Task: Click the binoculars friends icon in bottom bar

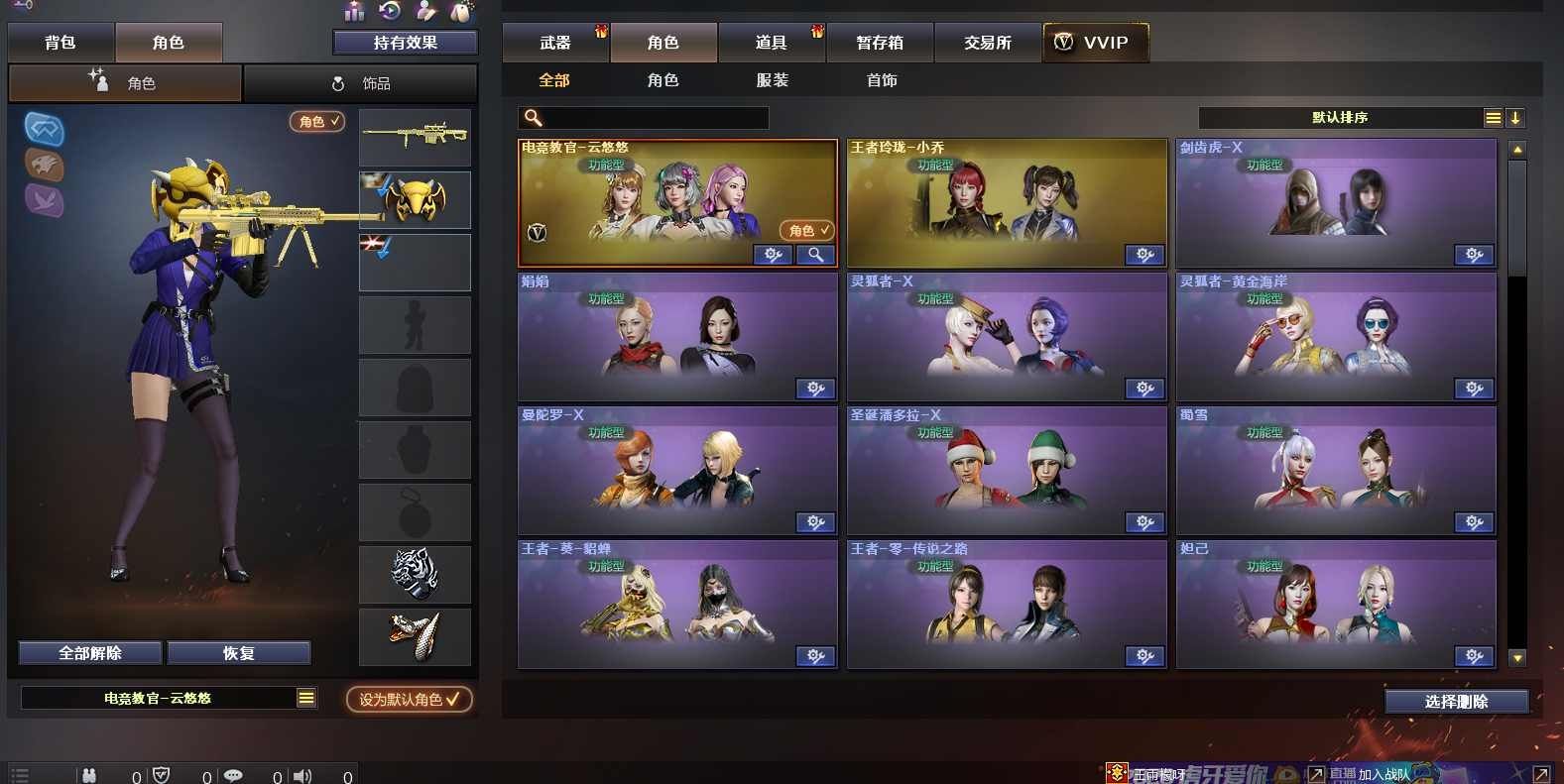Action: click(x=91, y=775)
